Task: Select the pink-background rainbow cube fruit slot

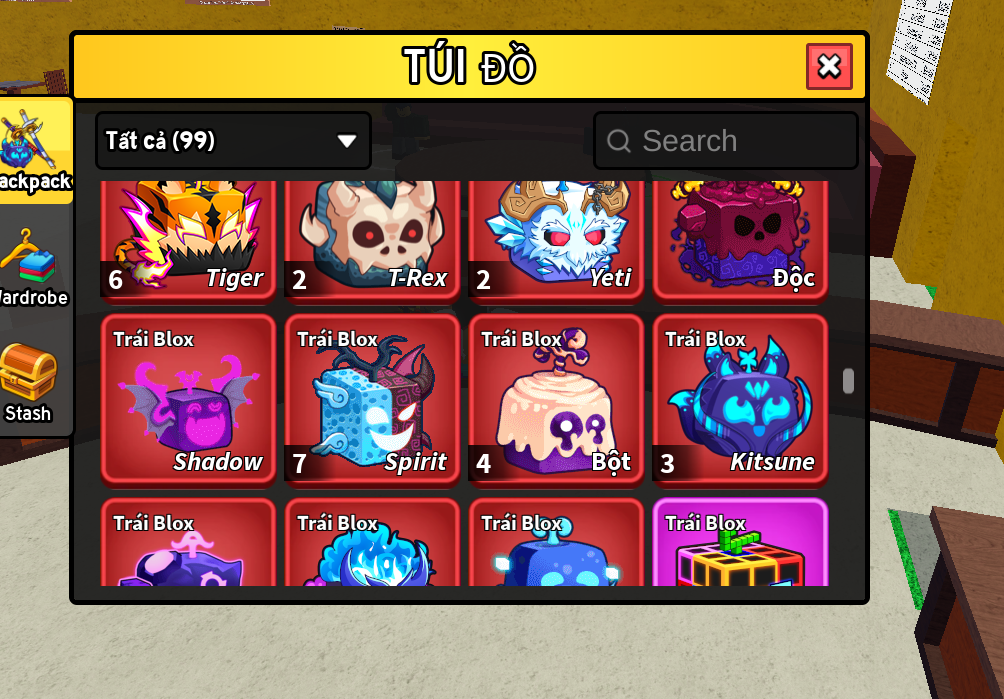Action: (740, 545)
